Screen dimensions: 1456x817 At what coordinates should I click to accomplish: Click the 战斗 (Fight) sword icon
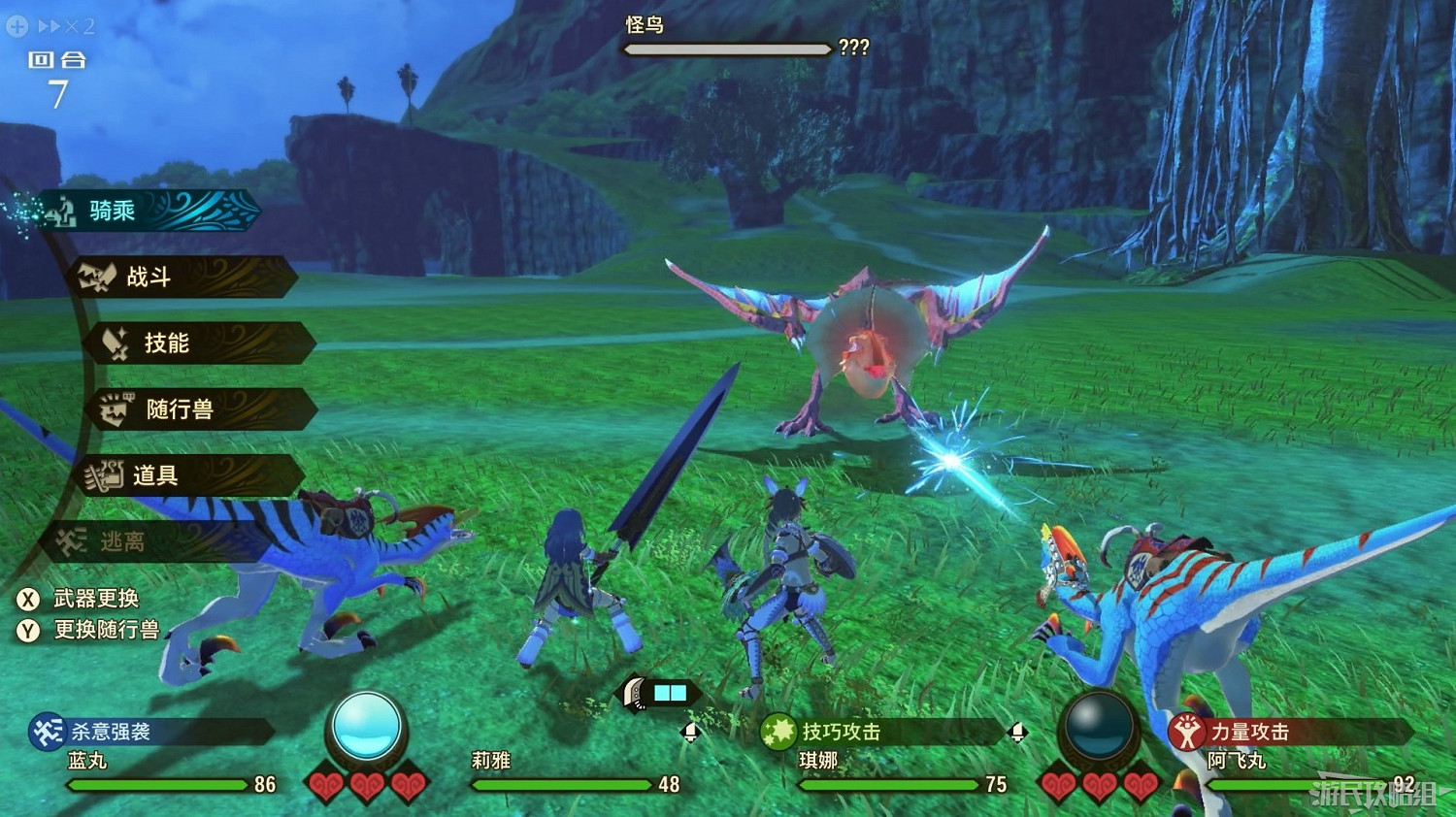tap(98, 278)
